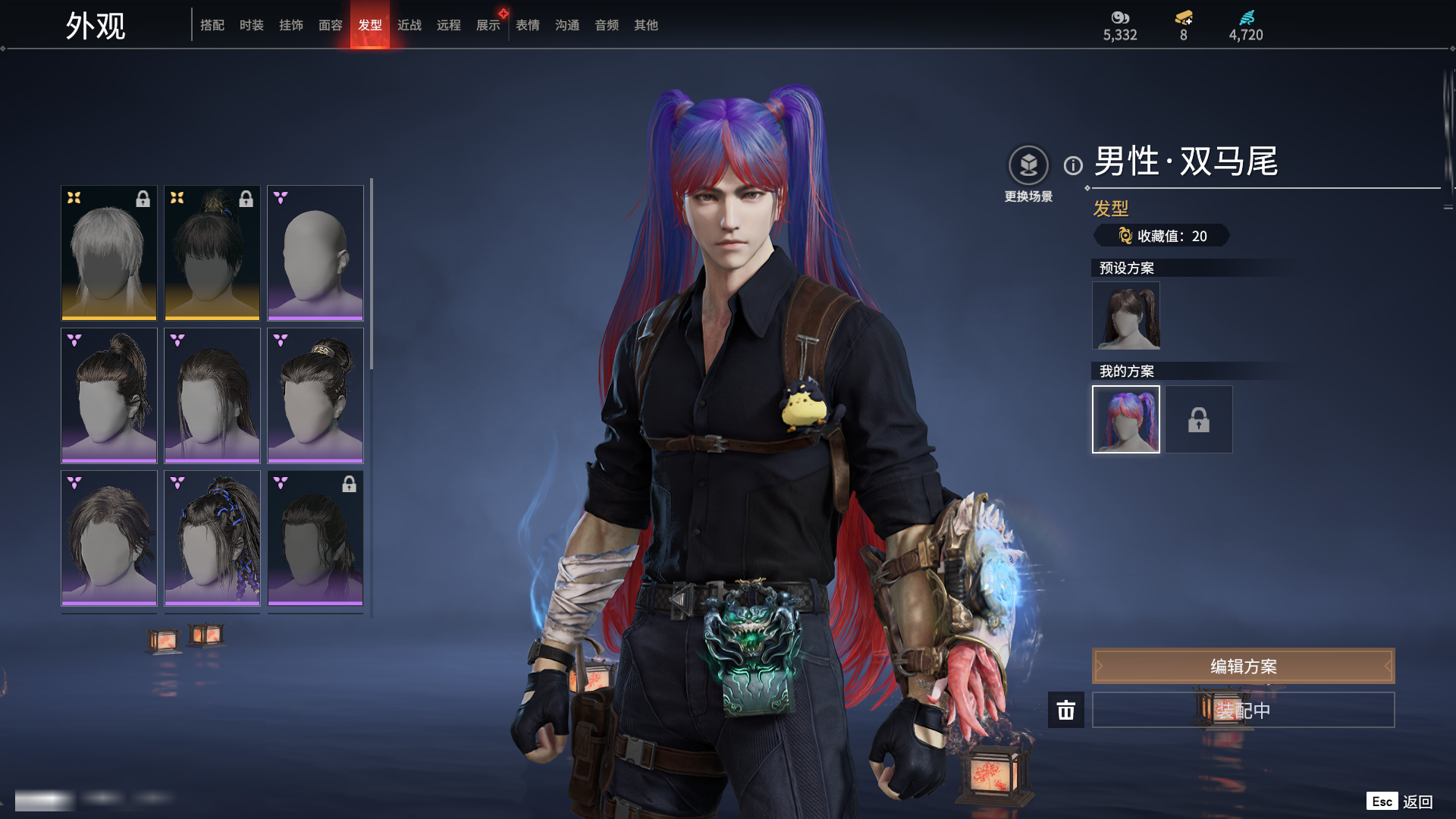Open the 音频 tab

tap(607, 25)
